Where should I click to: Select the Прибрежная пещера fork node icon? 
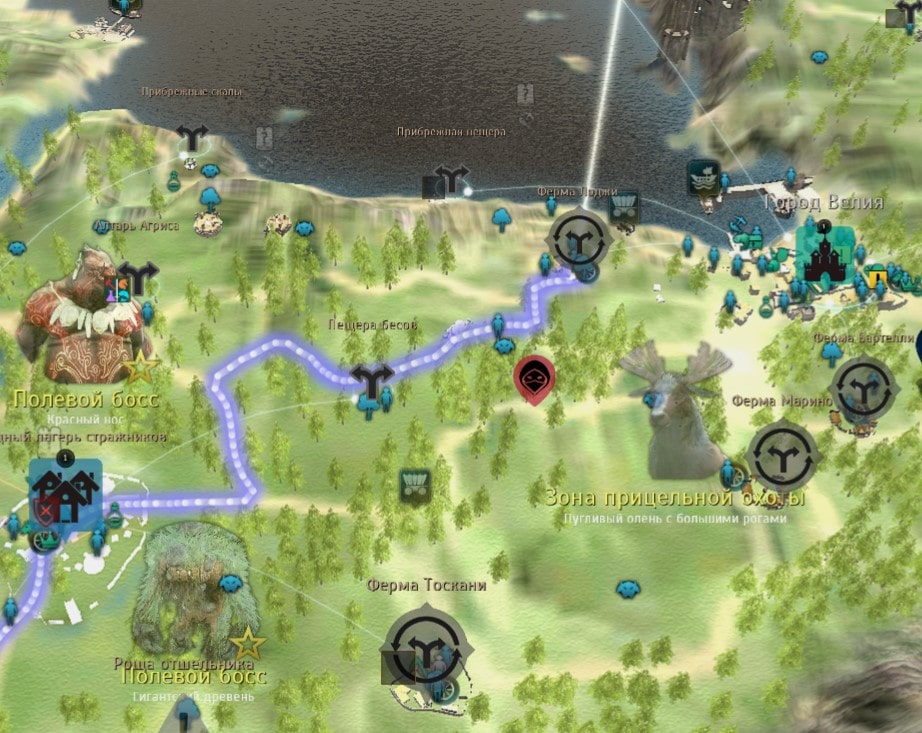(453, 181)
